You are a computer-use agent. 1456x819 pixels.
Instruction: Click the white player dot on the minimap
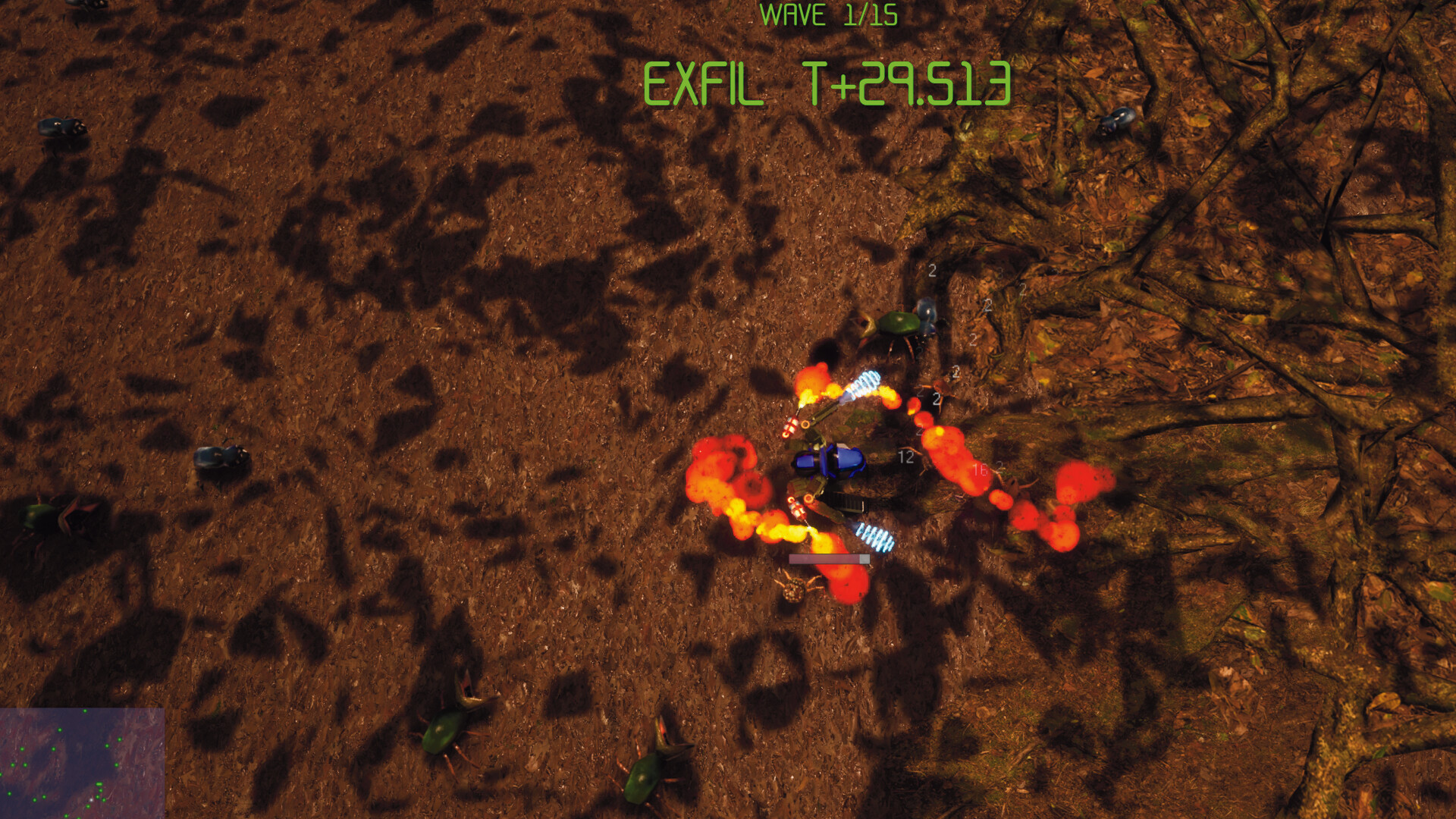(x=91, y=800)
